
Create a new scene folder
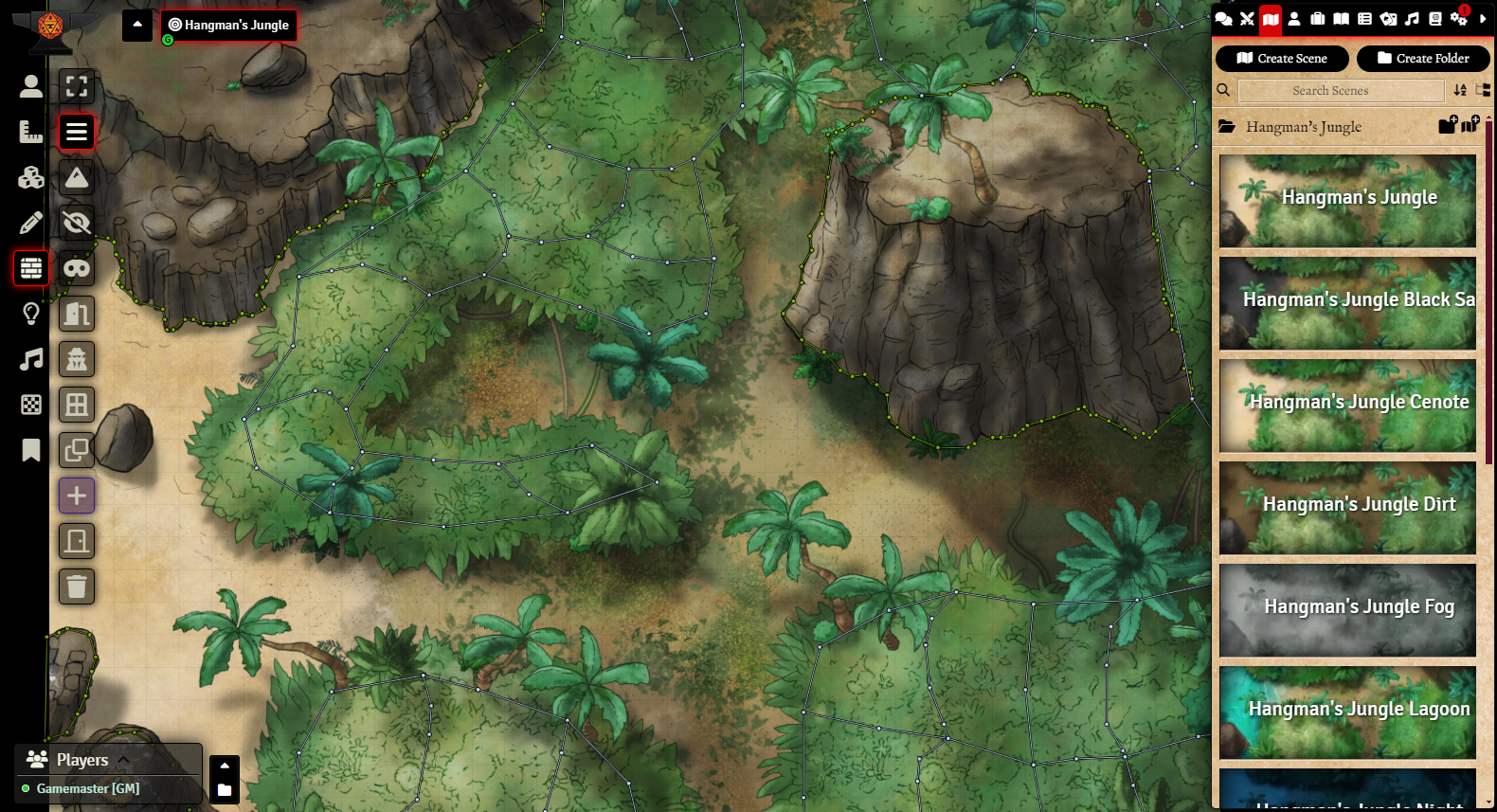pyautogui.click(x=1422, y=59)
